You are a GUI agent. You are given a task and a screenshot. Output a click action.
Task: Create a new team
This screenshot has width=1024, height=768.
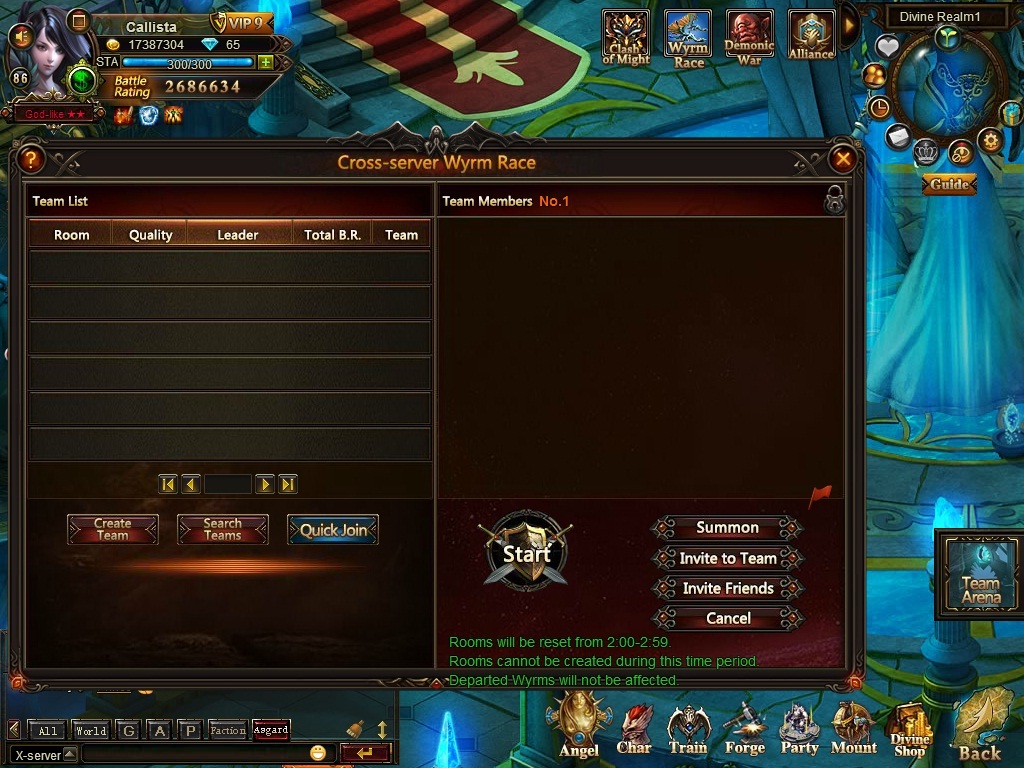(x=113, y=530)
